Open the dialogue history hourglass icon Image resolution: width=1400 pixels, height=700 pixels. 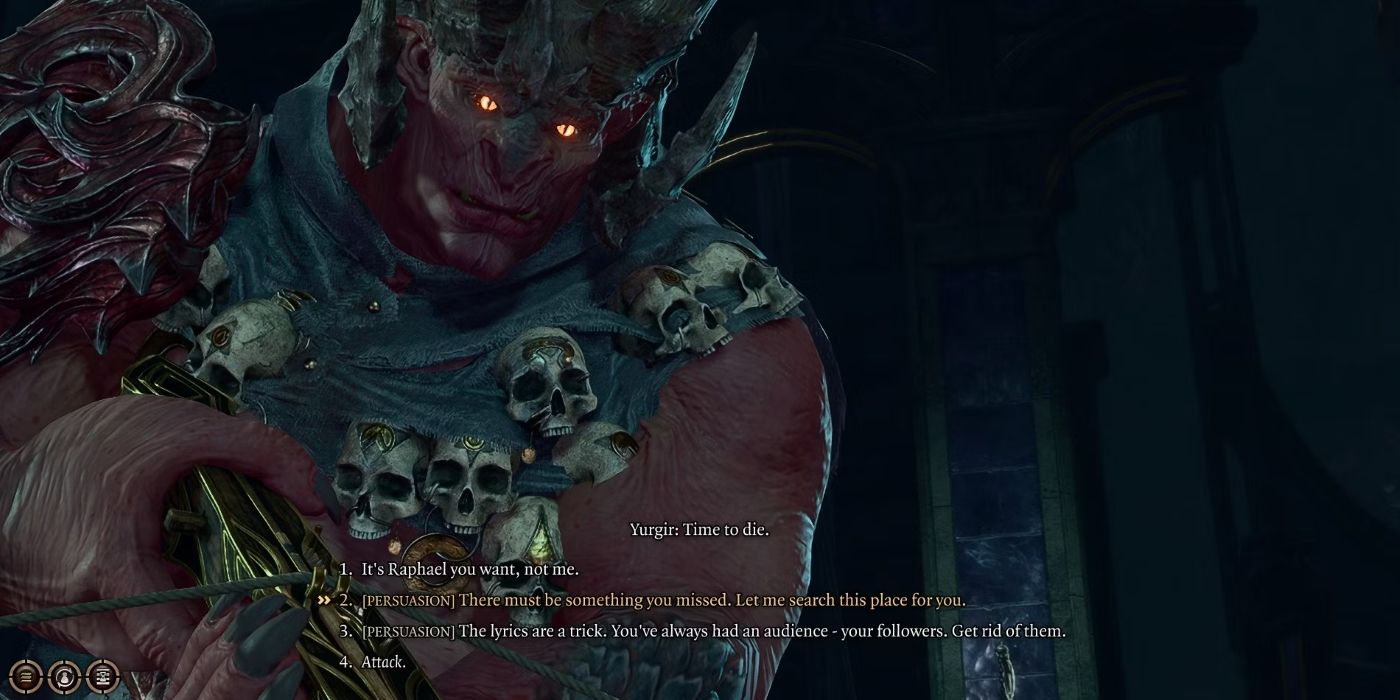[102, 675]
